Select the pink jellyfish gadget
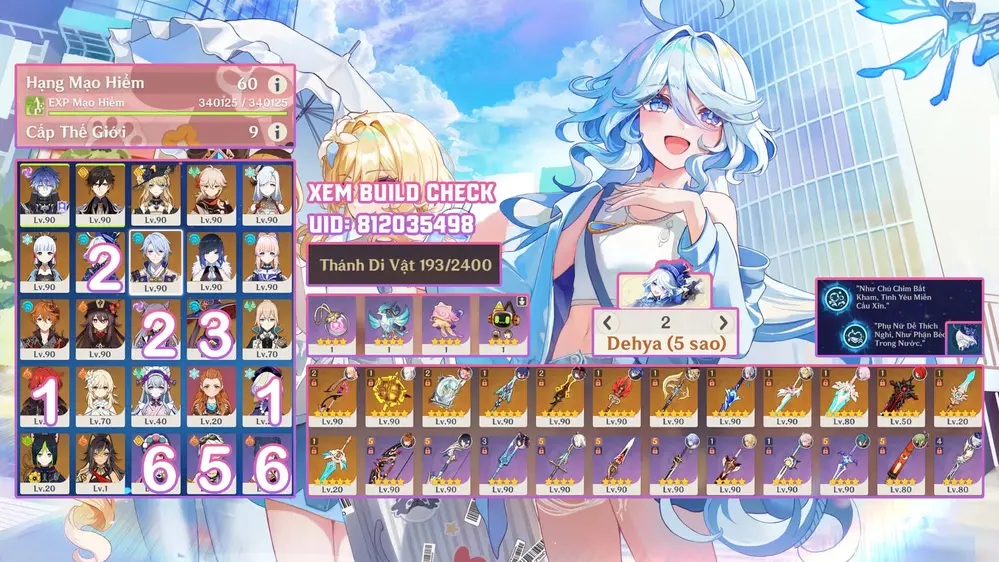The width and height of the screenshot is (999, 562). point(447,323)
